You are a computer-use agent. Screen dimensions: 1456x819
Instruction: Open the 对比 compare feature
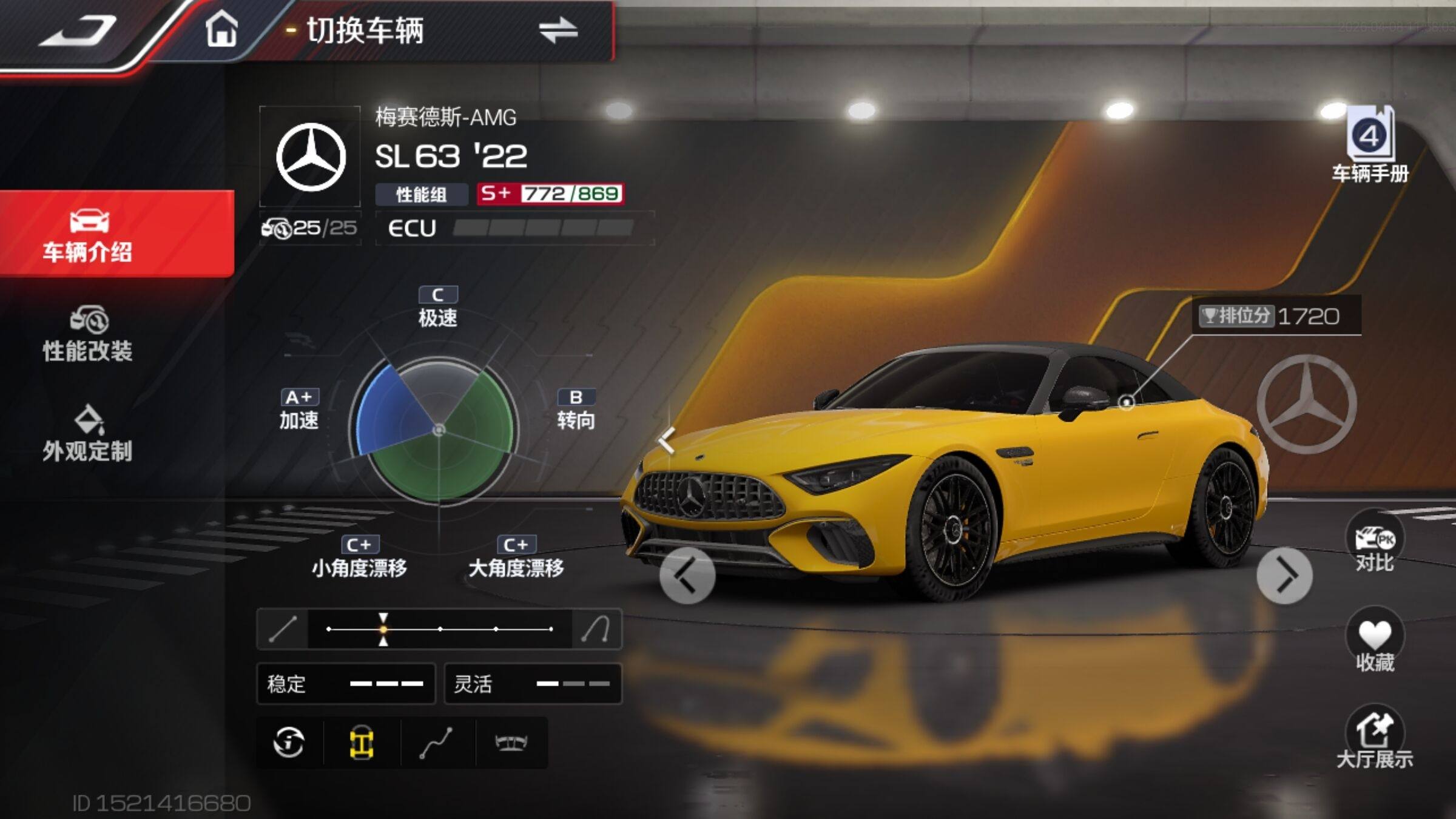point(1374,543)
